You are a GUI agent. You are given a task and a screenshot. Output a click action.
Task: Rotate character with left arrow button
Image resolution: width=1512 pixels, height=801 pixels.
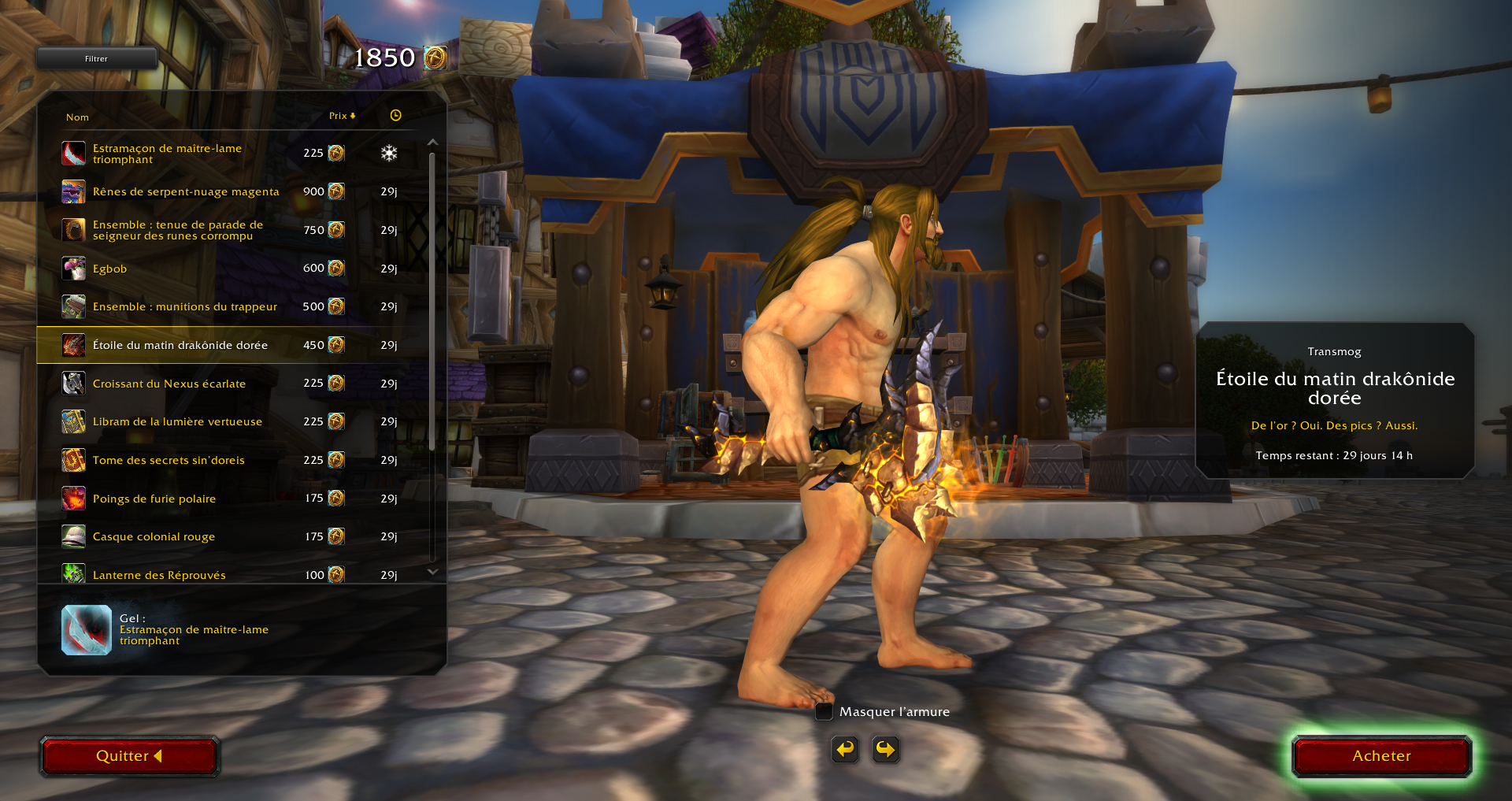[845, 749]
